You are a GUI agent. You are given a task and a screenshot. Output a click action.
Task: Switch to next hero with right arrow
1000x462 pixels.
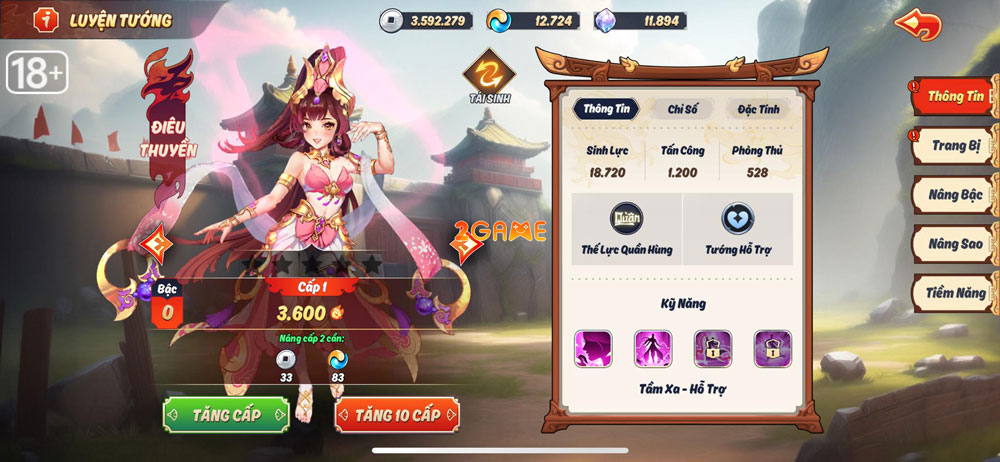tap(462, 244)
